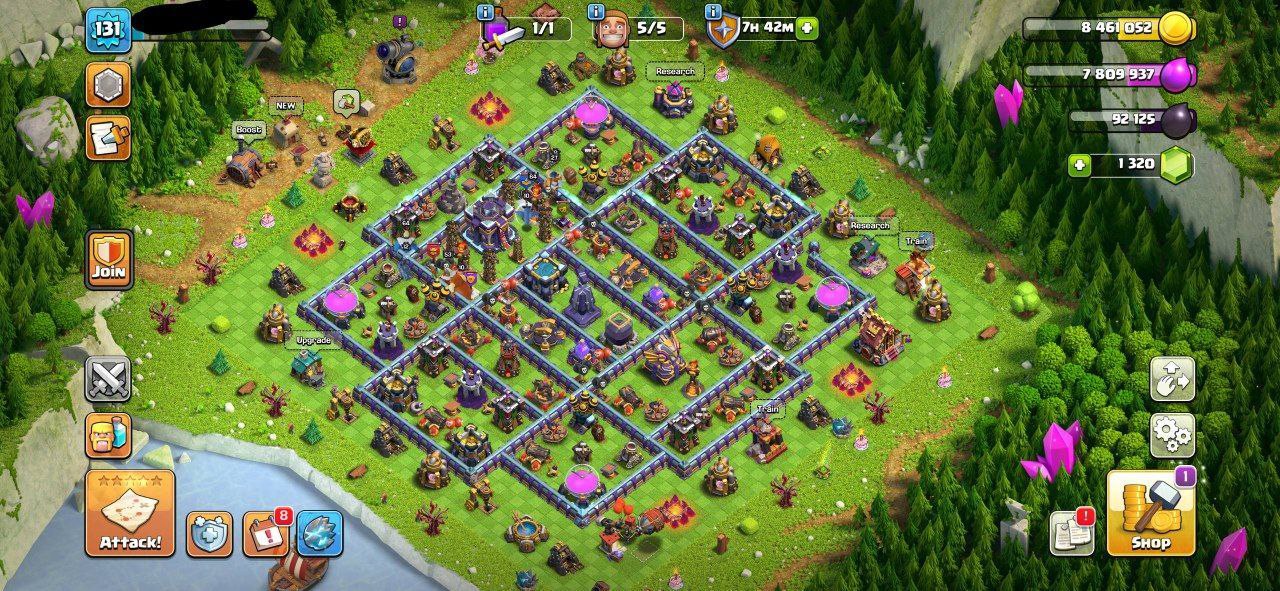The image size is (1280, 591).
Task: Extend shield with the green plus button
Action: (x=808, y=28)
